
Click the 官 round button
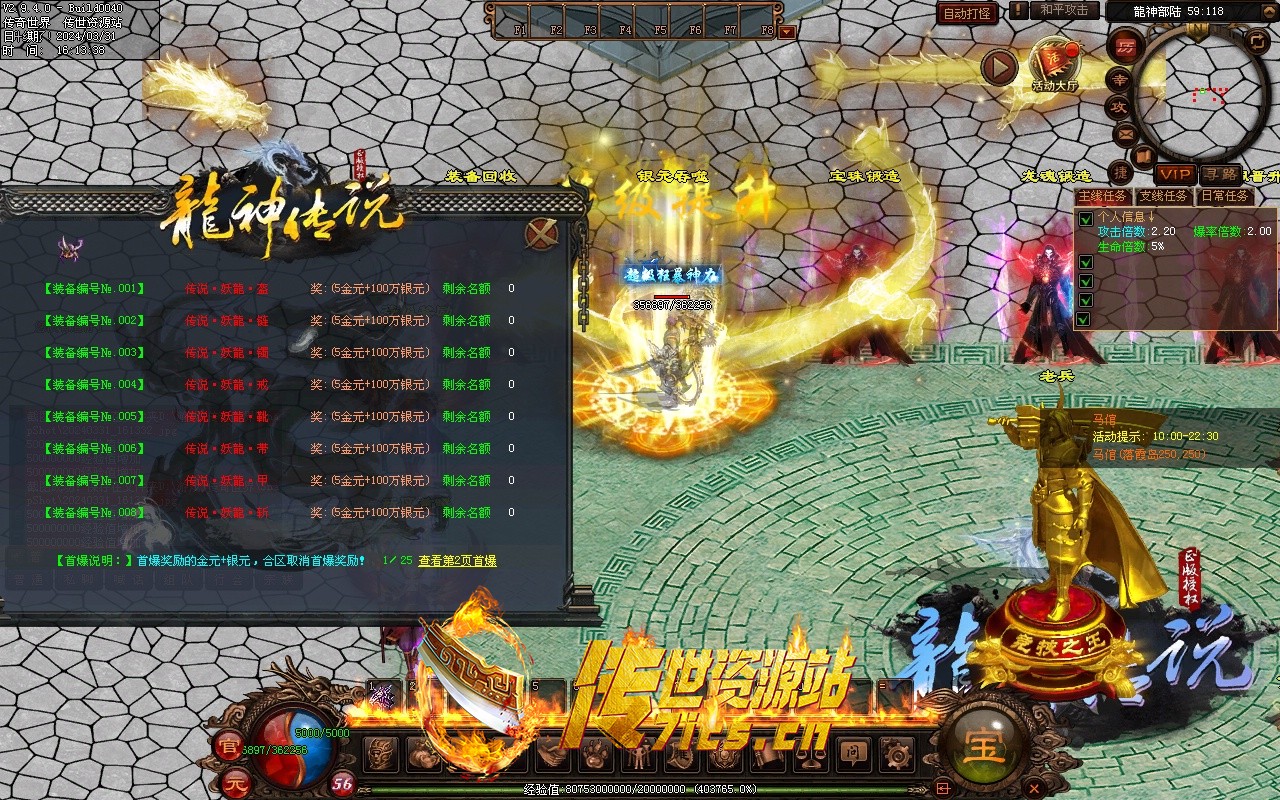(x=227, y=745)
